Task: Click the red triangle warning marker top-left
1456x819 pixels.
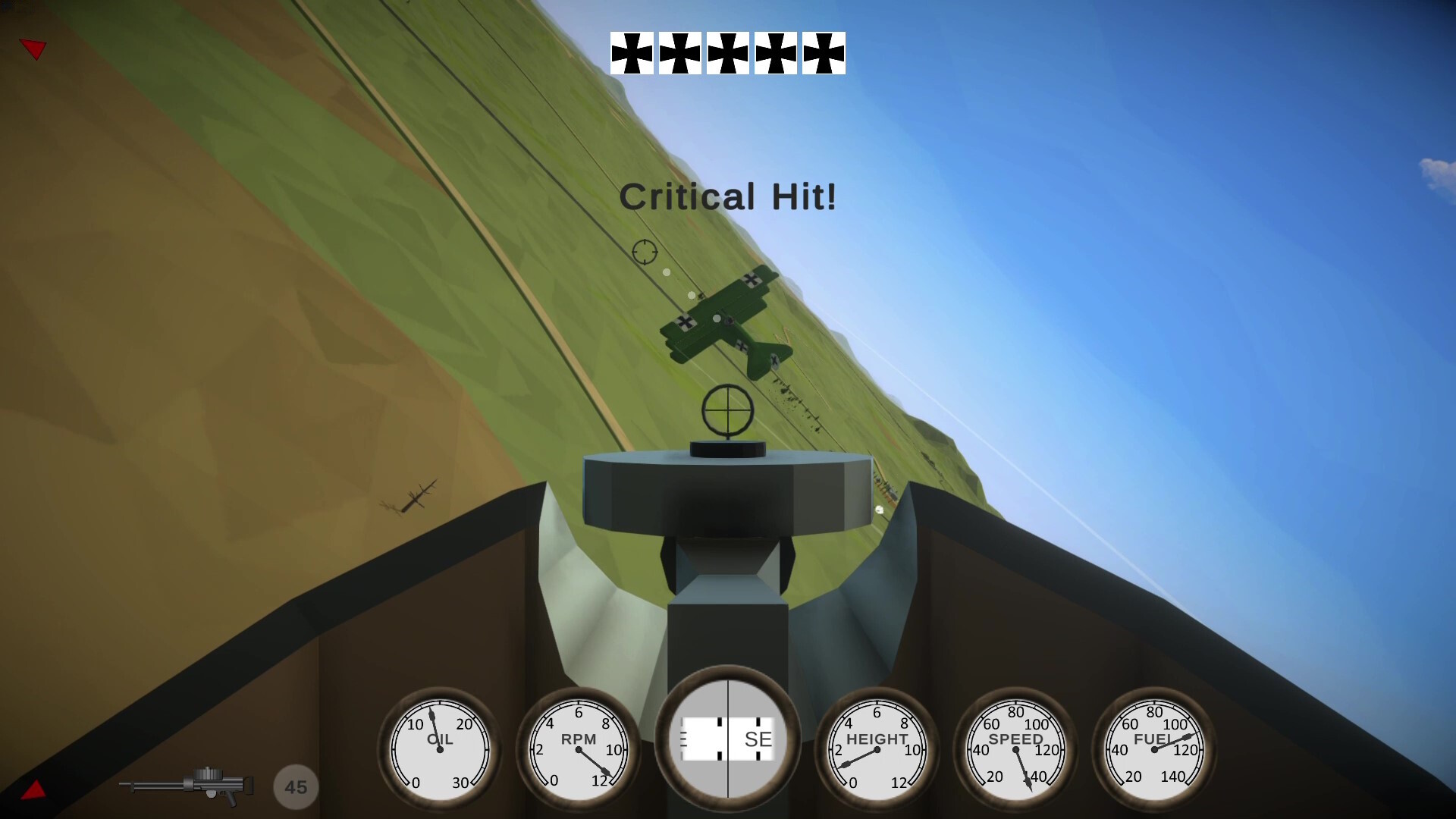Action: (x=33, y=49)
